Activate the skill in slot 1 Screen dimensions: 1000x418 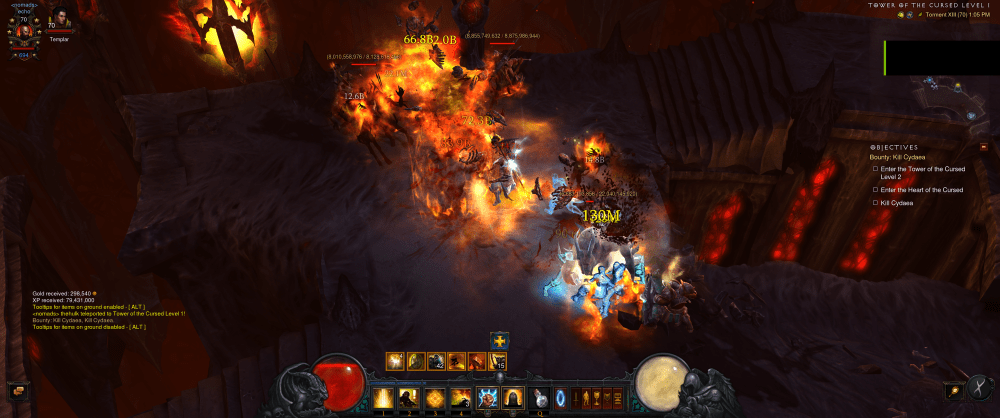pyautogui.click(x=383, y=398)
